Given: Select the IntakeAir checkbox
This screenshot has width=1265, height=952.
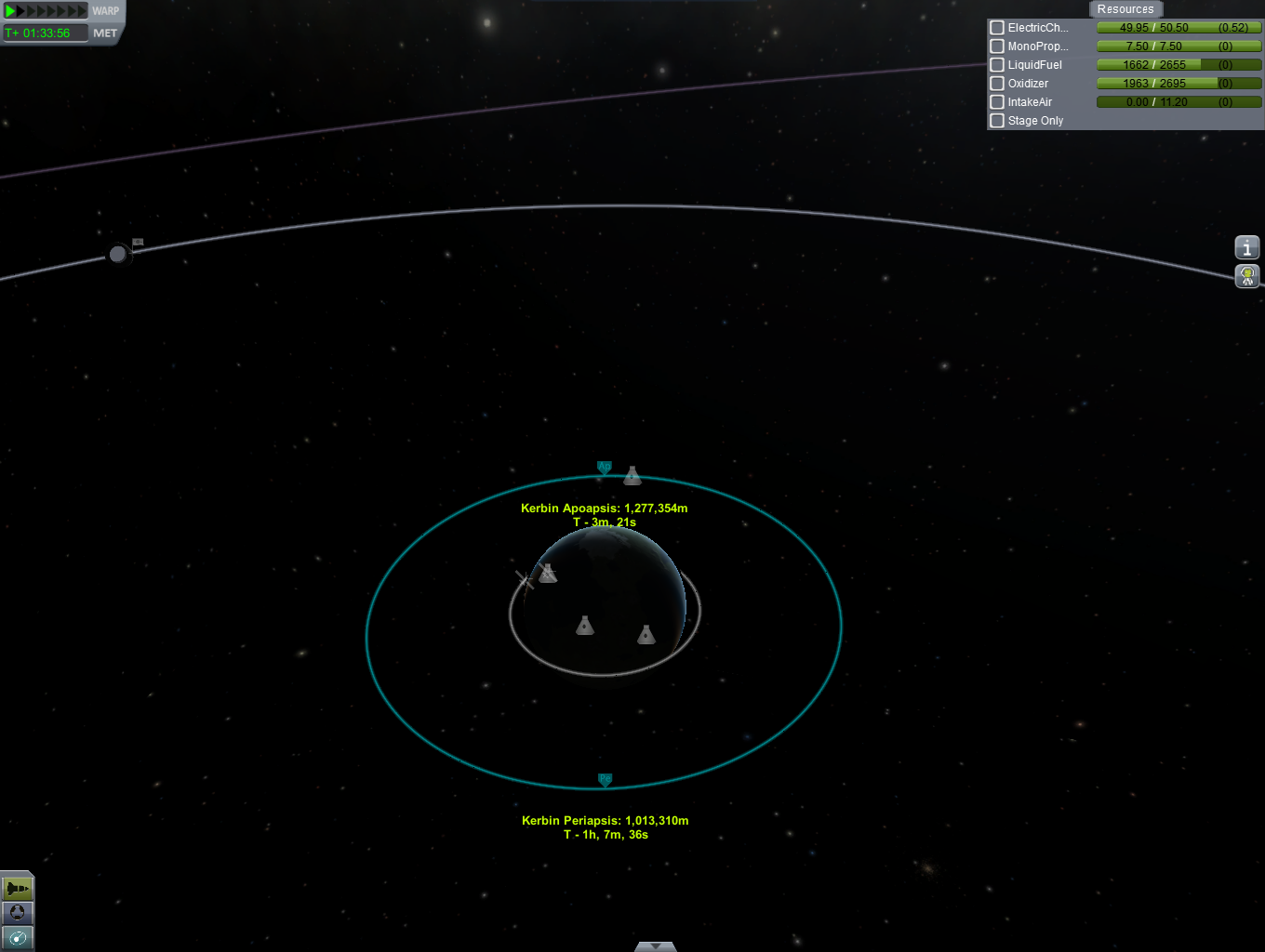Looking at the screenshot, I should 997,102.
